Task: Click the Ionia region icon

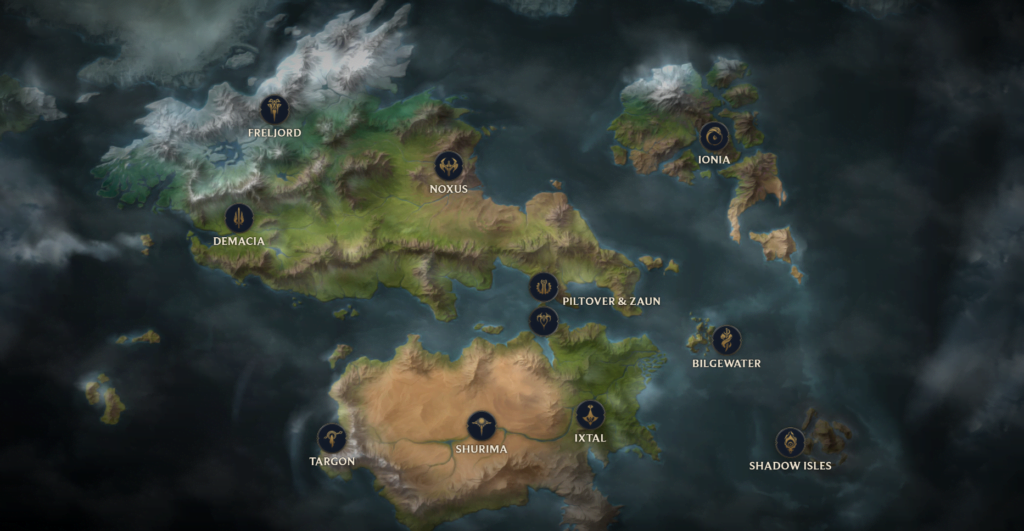Action: coord(714,136)
